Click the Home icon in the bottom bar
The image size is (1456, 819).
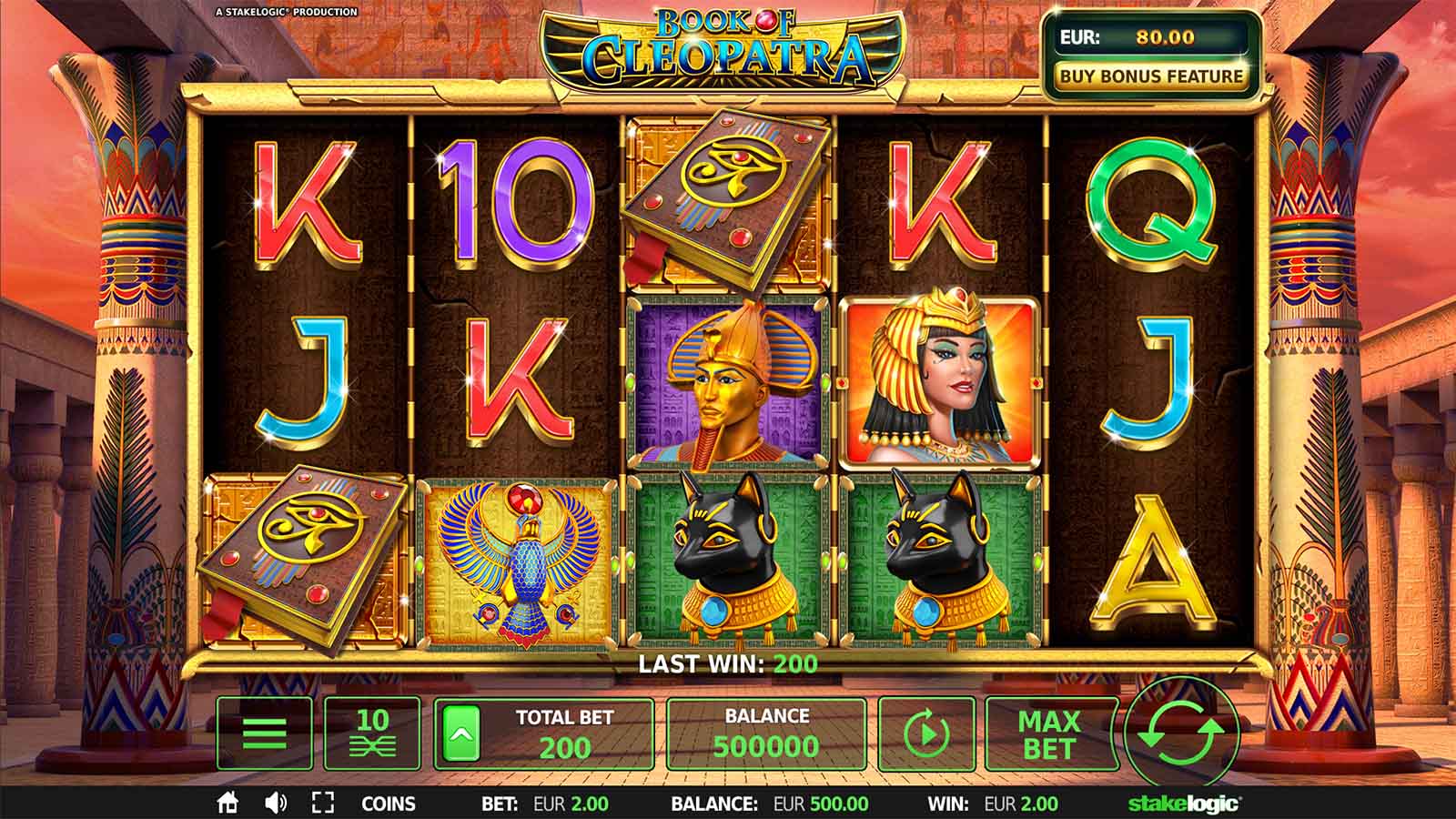pos(227,804)
